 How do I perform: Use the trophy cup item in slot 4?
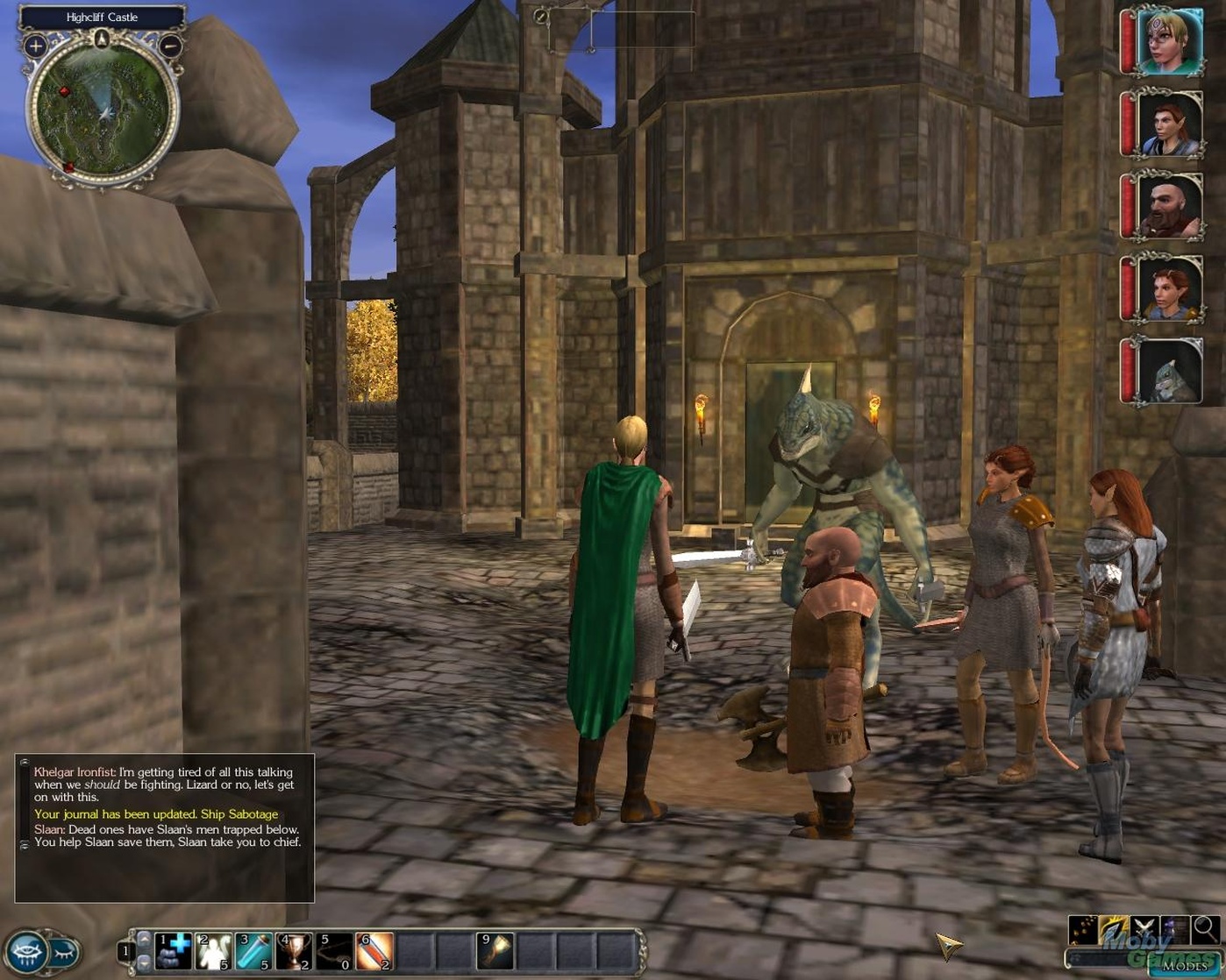pos(294,951)
